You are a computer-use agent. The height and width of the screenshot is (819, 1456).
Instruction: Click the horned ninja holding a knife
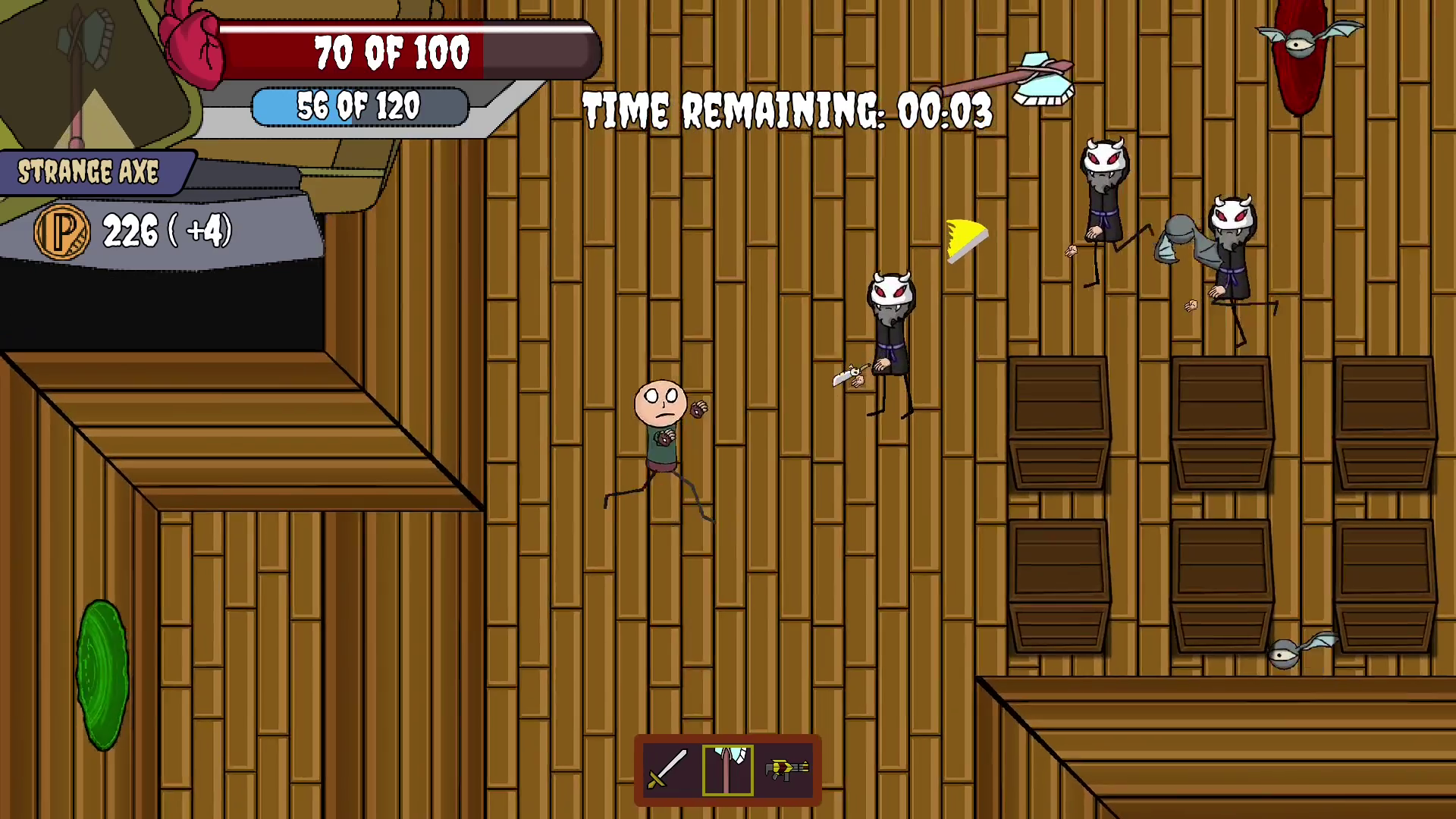891,334
